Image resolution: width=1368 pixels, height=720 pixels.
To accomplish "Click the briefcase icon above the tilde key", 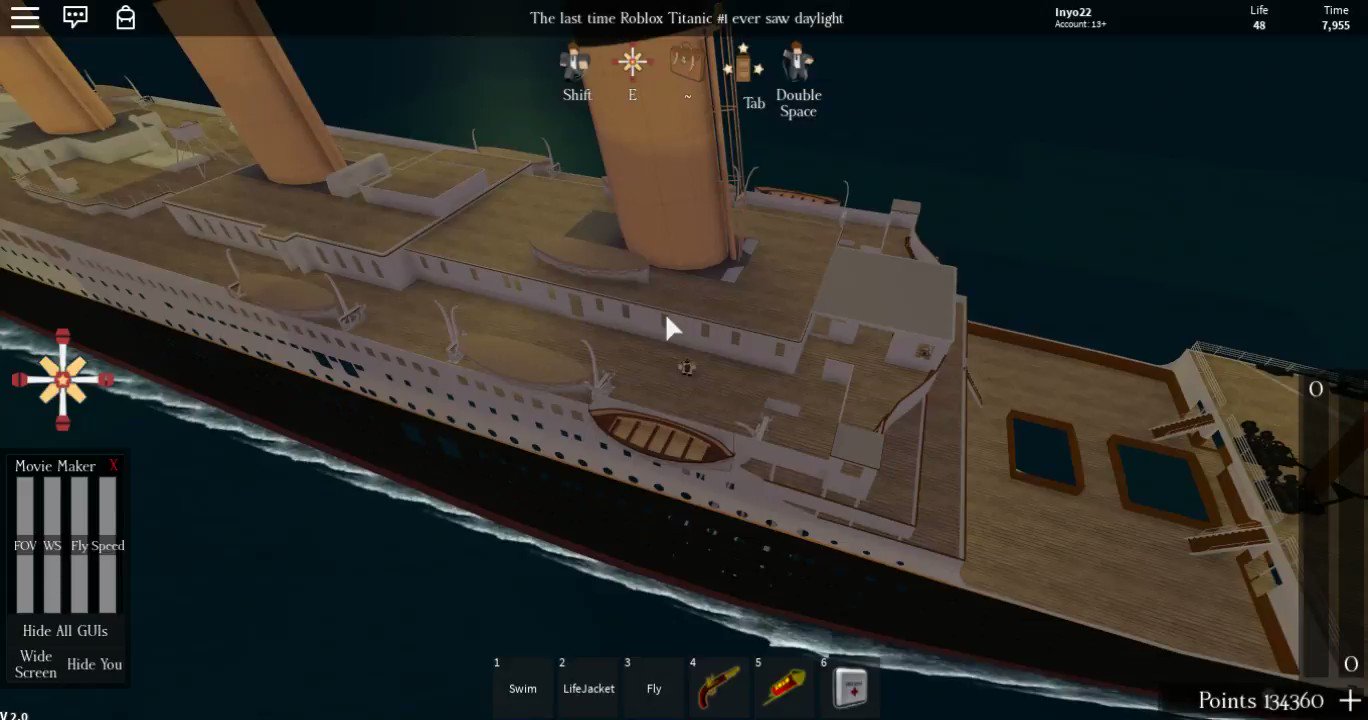I will (687, 62).
